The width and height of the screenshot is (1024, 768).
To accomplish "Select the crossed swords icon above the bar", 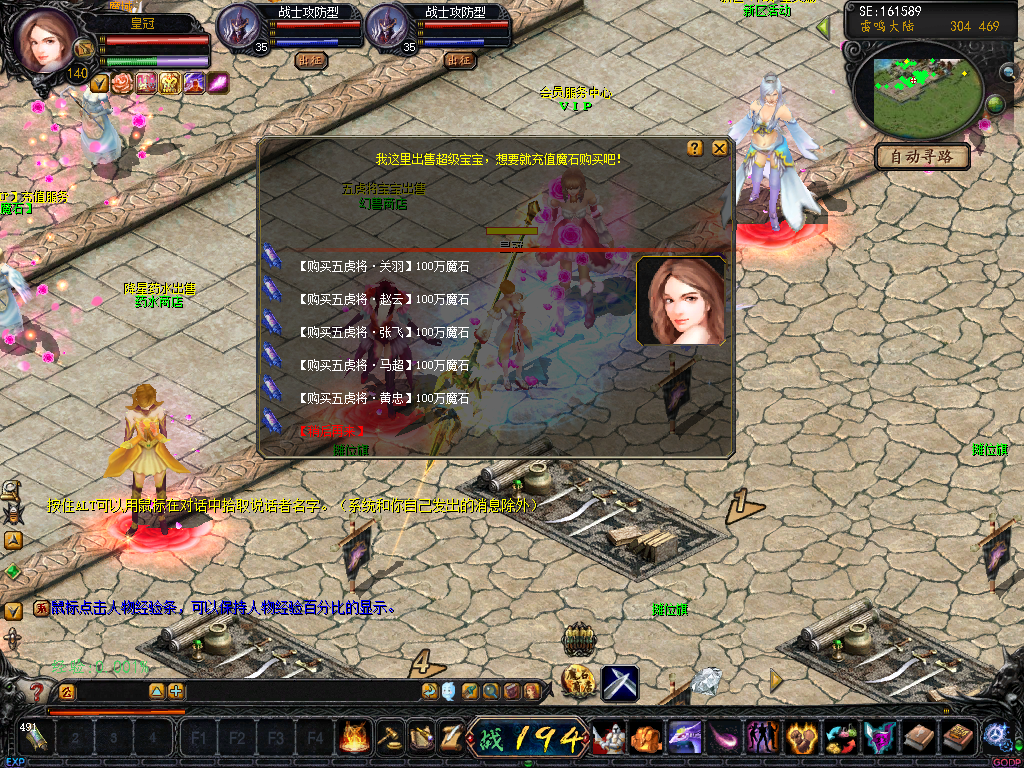I will 619,683.
